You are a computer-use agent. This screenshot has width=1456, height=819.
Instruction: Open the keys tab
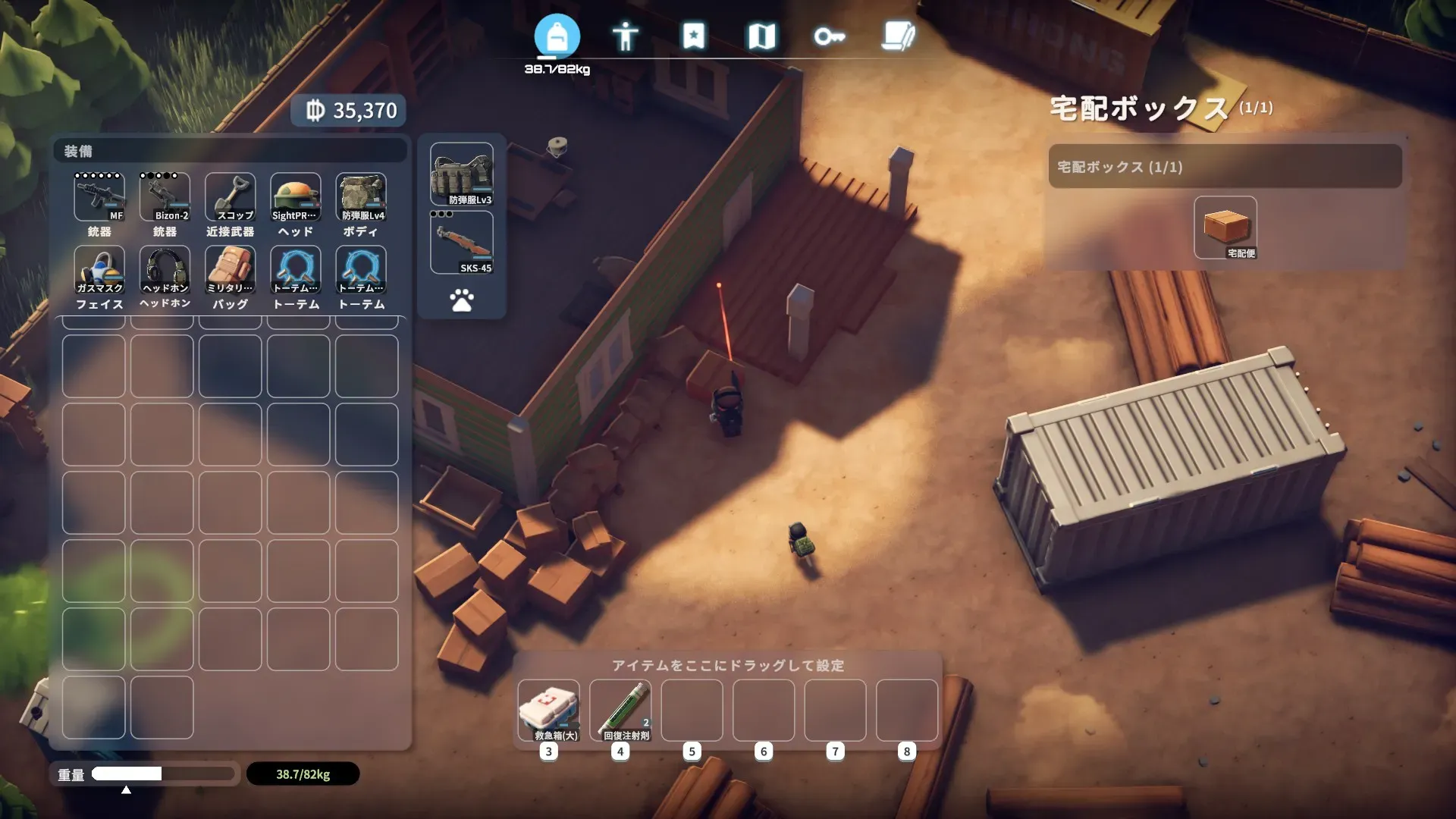829,36
